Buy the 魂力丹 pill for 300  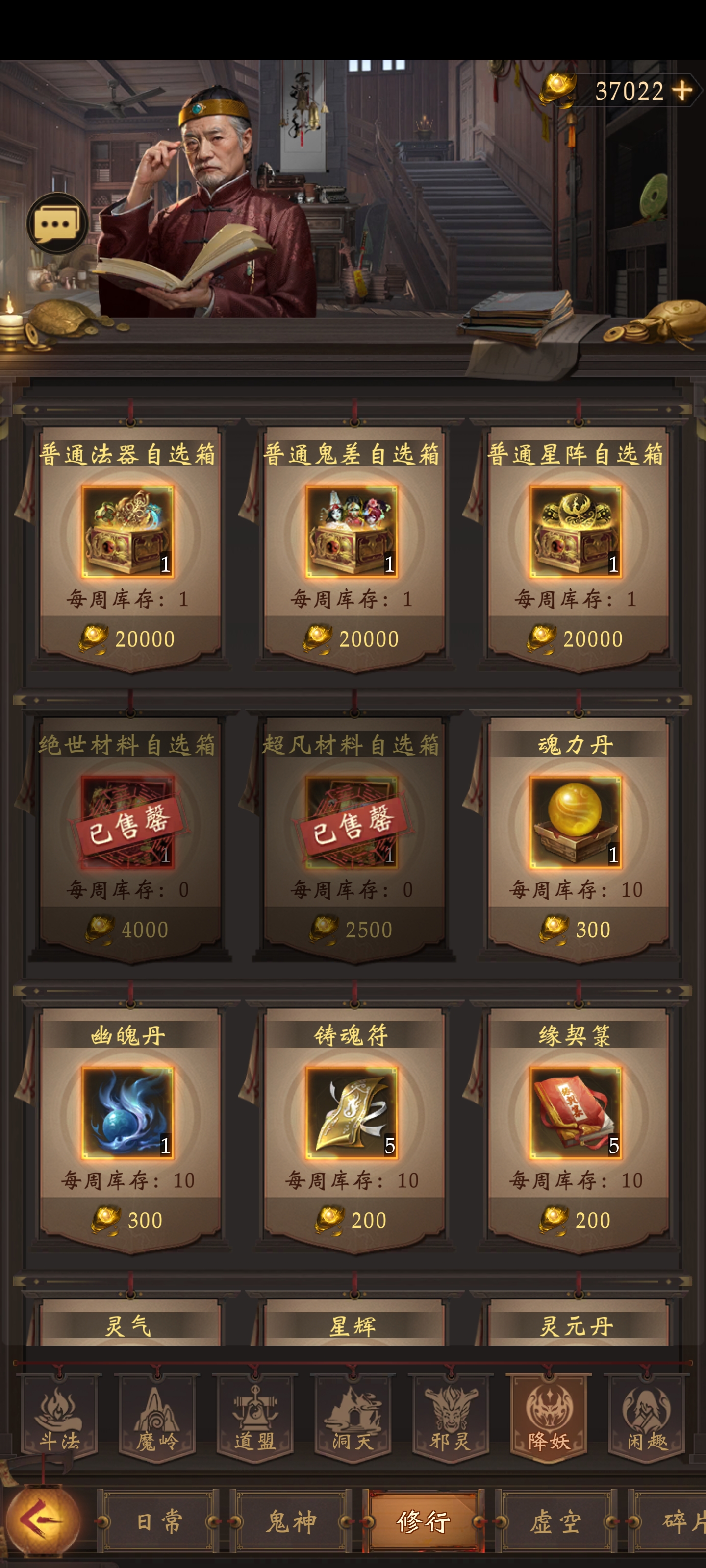(x=576, y=821)
